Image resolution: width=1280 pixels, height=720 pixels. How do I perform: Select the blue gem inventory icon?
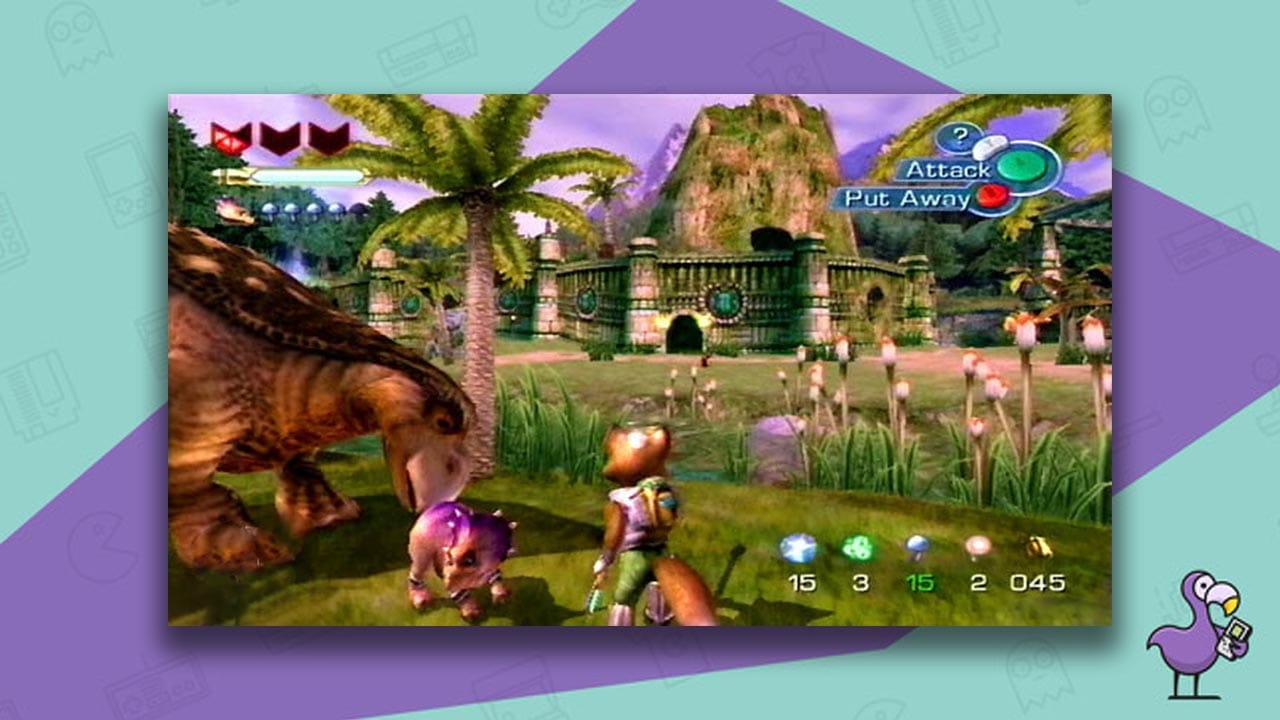click(798, 547)
